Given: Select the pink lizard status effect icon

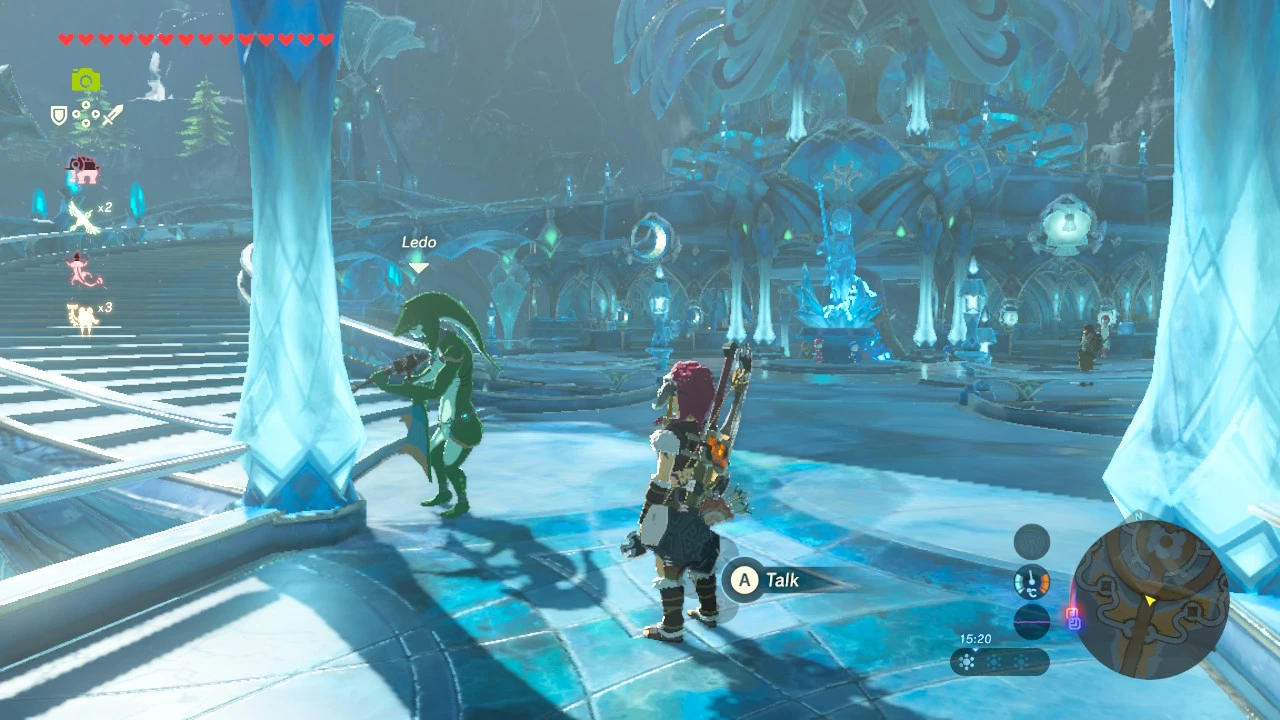Looking at the screenshot, I should pos(79,268).
